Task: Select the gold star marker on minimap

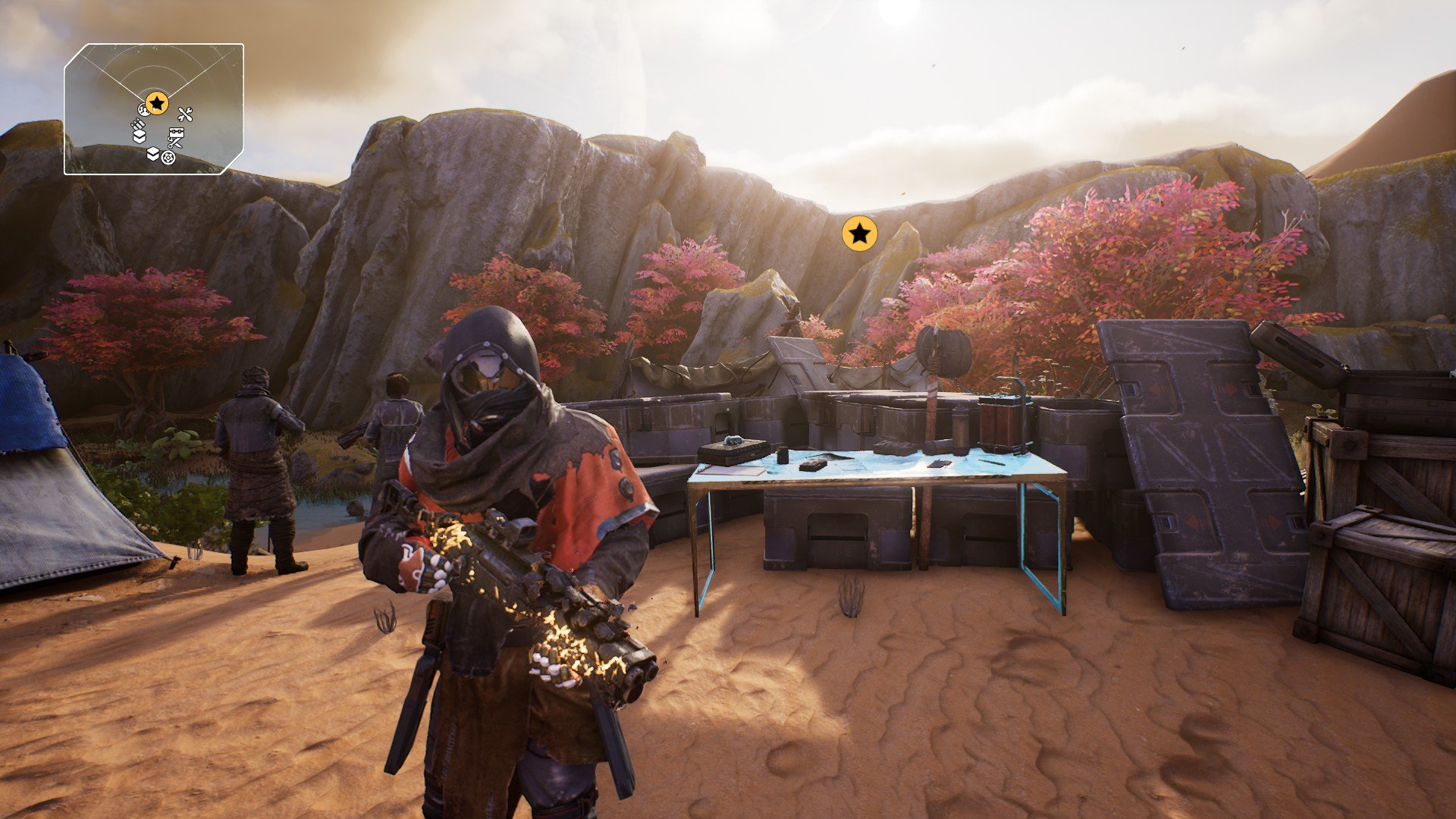Action: click(x=157, y=103)
